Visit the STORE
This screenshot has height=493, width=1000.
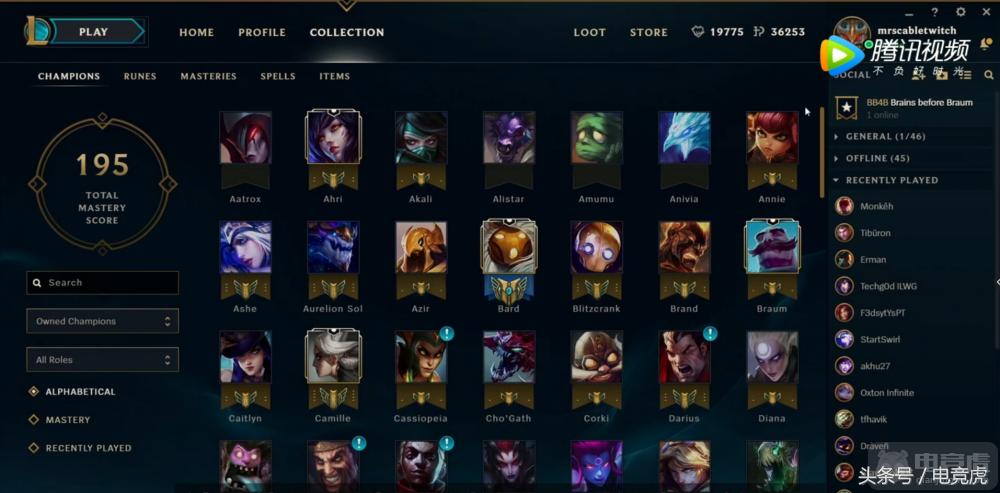[x=648, y=32]
